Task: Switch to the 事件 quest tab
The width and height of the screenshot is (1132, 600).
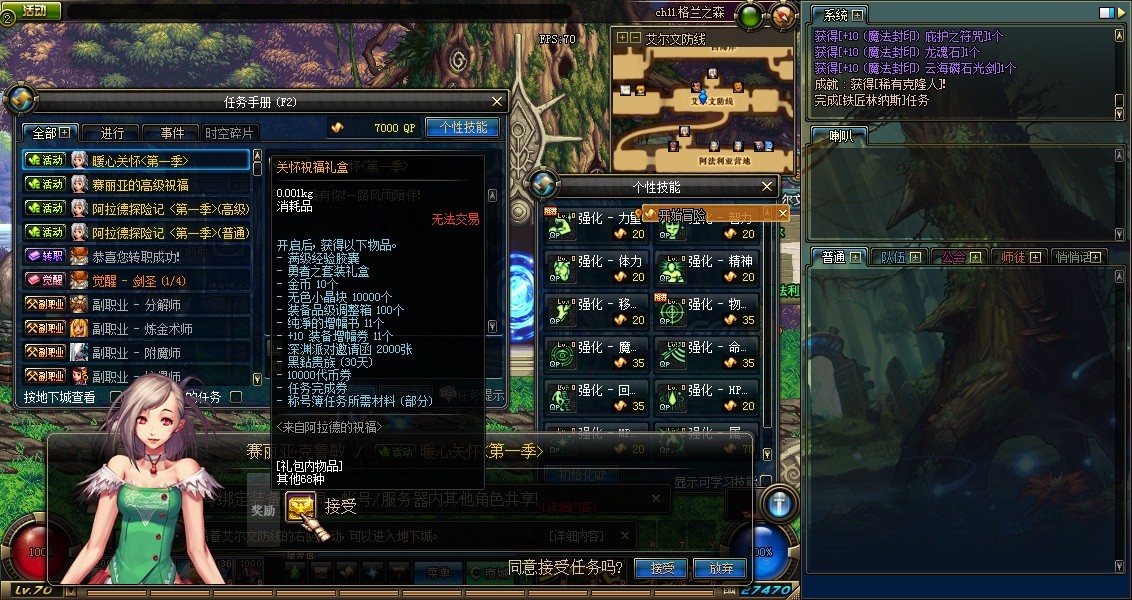Action: [171, 133]
